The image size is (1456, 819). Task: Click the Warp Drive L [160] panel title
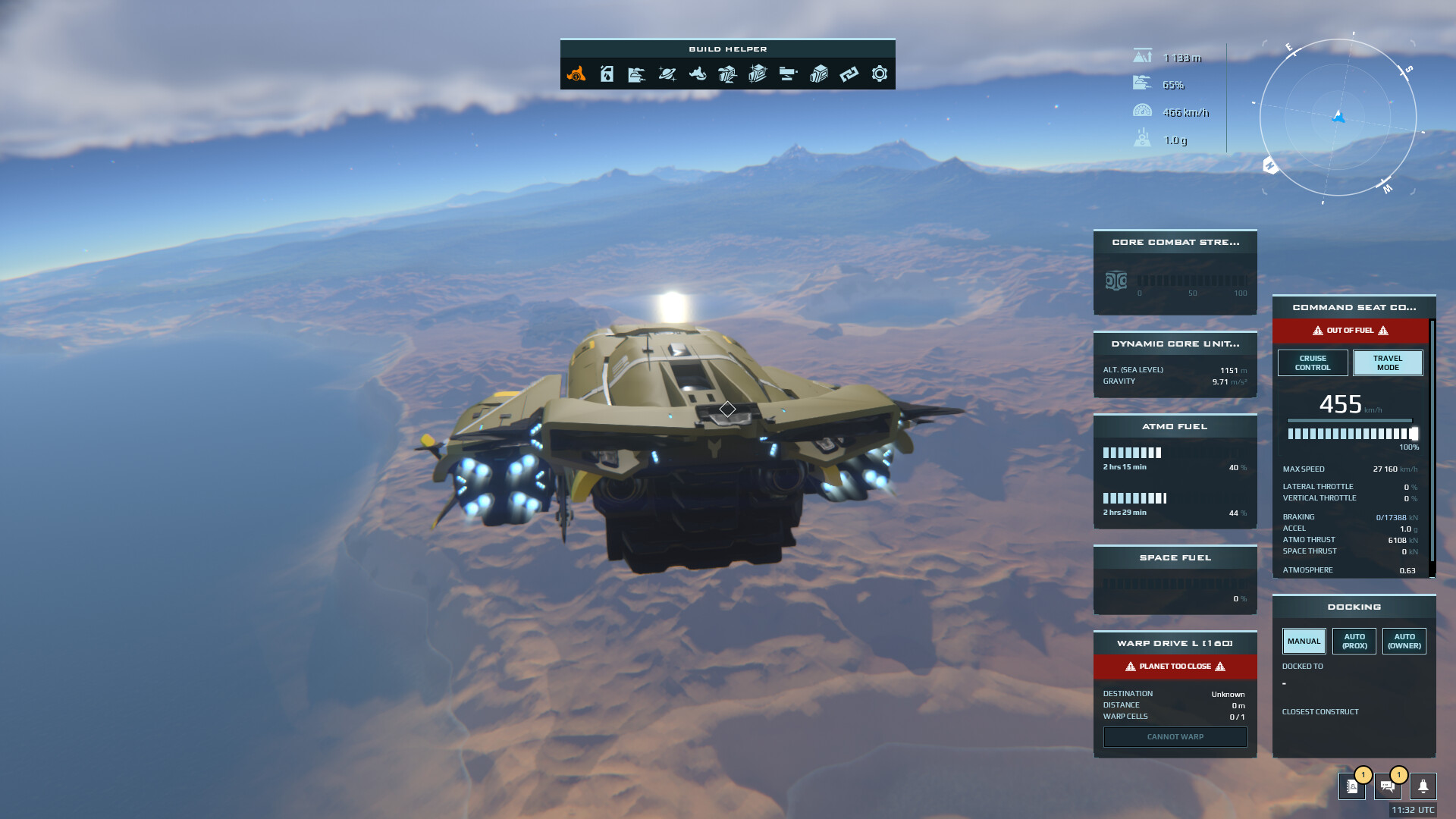[x=1175, y=642]
